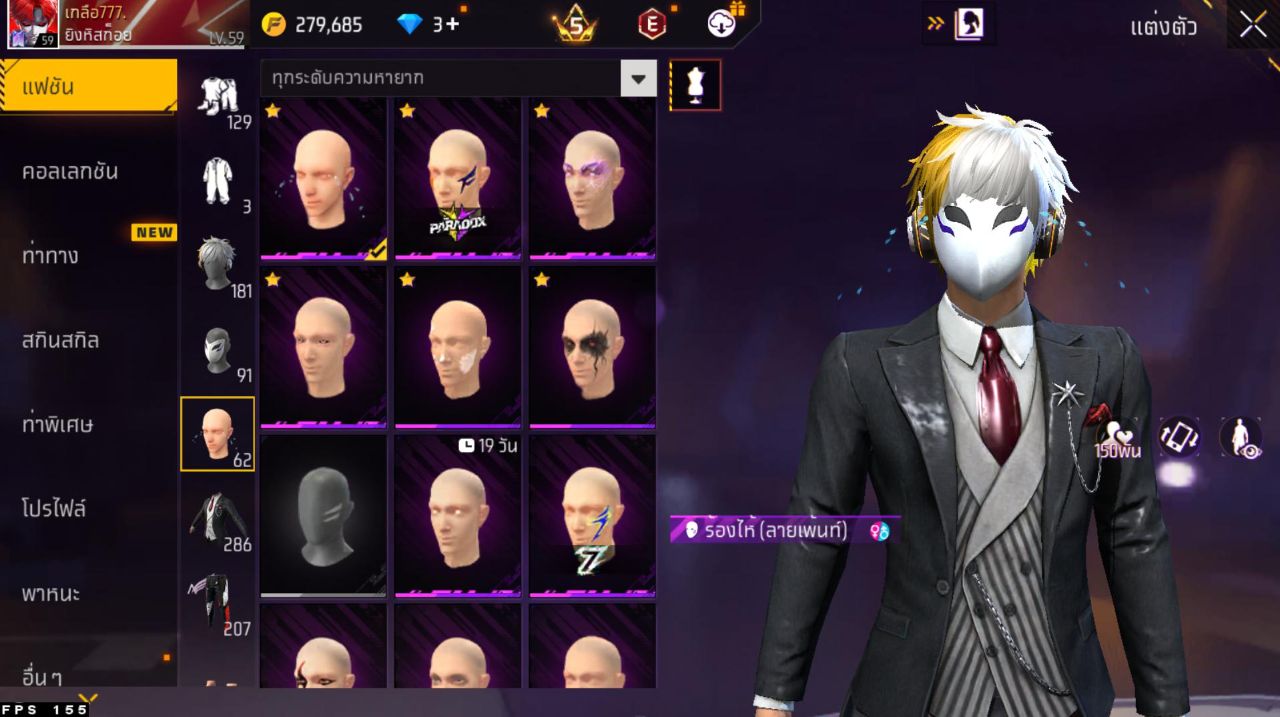Toggle the character visibility eye icon
The height and width of the screenshot is (717, 1280).
(1240, 437)
